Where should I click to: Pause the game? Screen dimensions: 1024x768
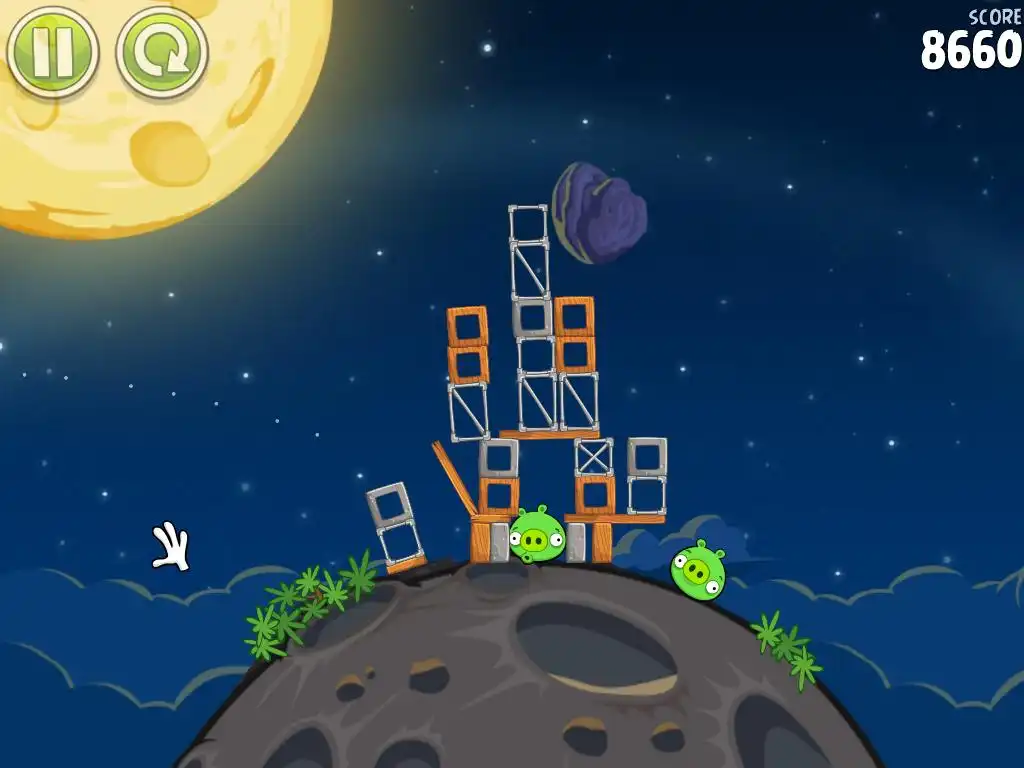point(52,50)
